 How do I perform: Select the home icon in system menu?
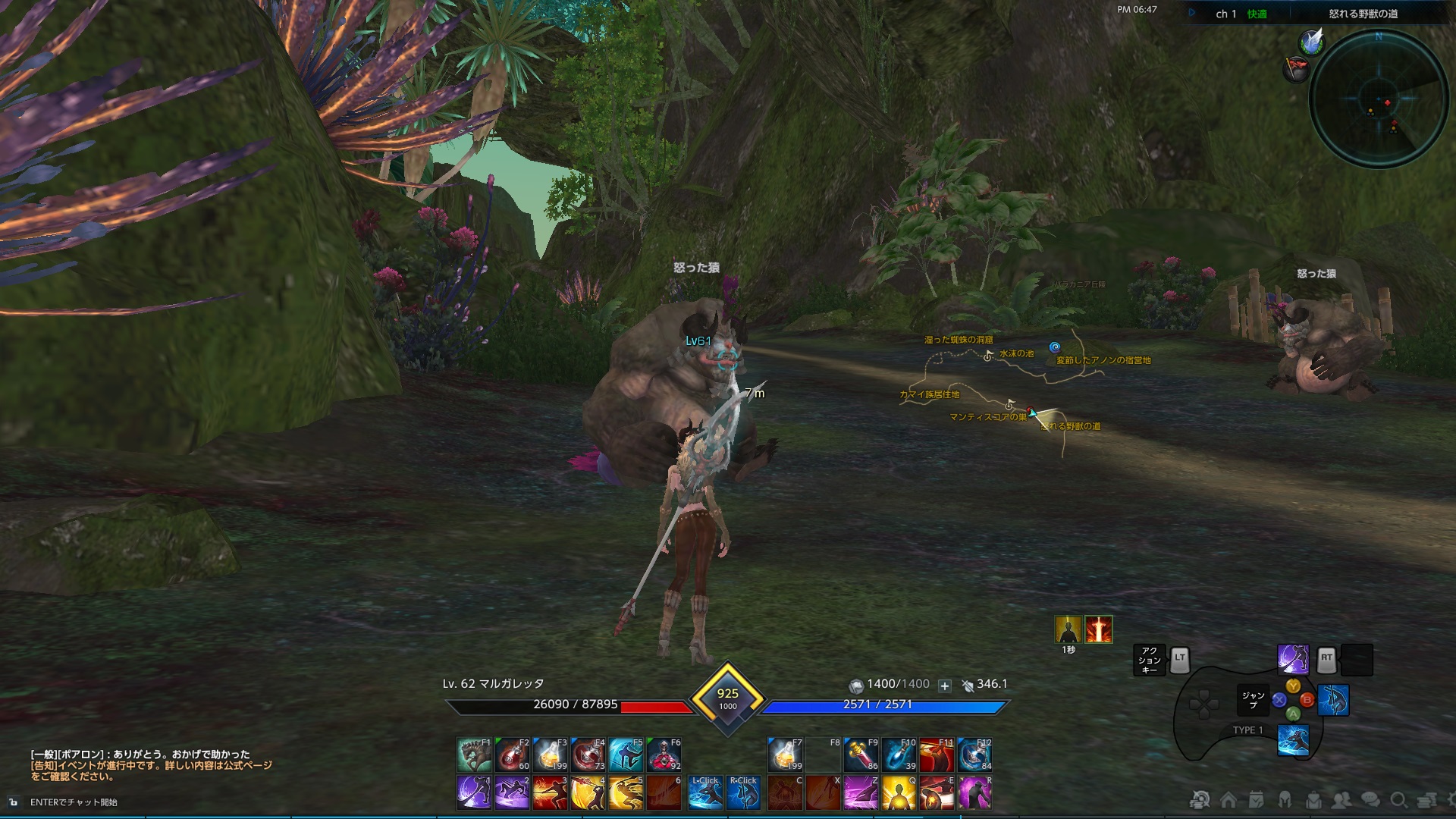[x=1228, y=800]
